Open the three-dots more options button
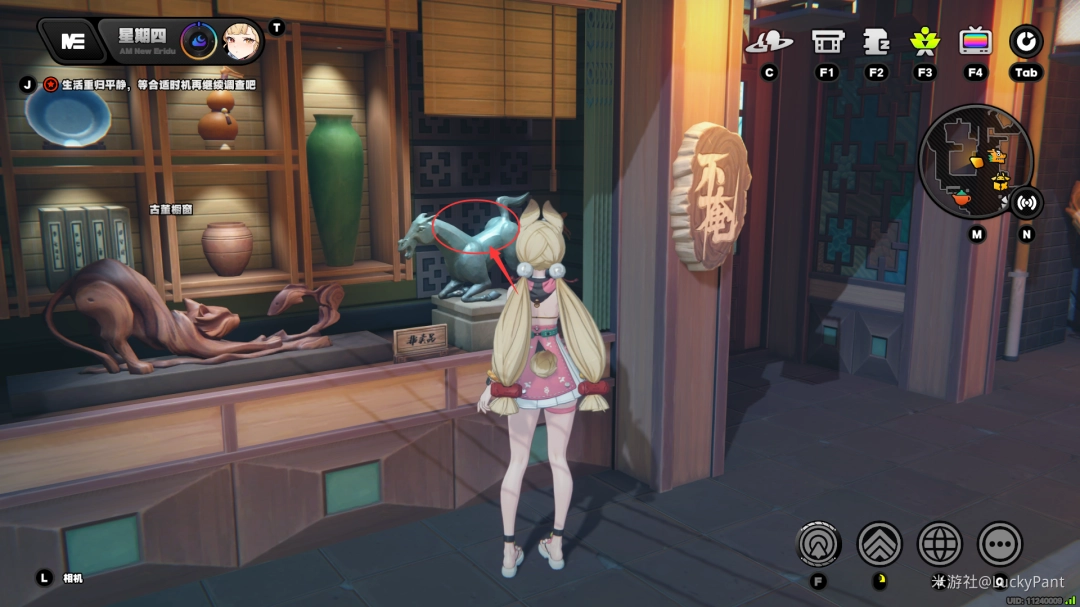The height and width of the screenshot is (607, 1080). [999, 544]
